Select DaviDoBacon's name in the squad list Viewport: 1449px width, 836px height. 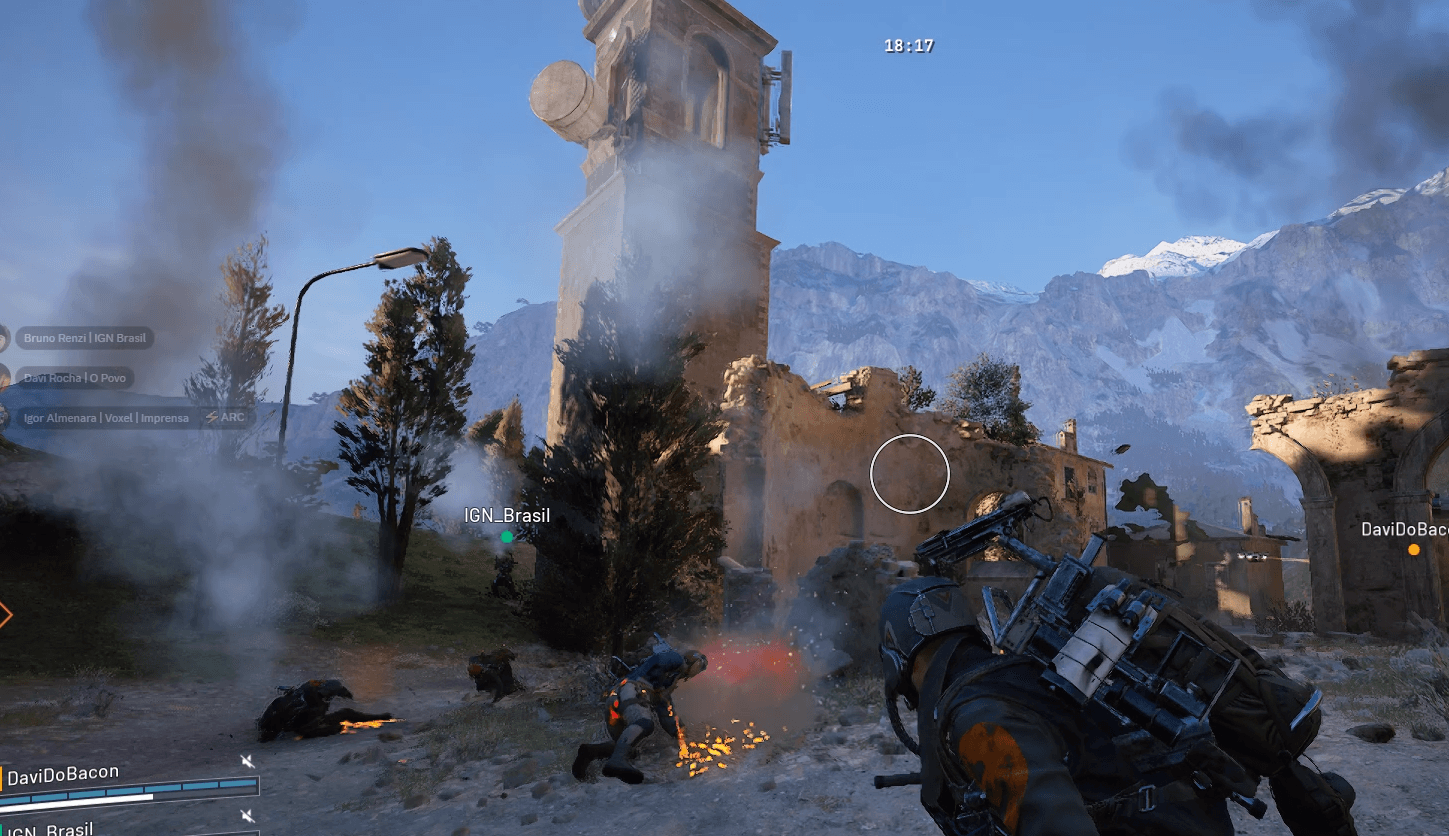click(x=63, y=772)
